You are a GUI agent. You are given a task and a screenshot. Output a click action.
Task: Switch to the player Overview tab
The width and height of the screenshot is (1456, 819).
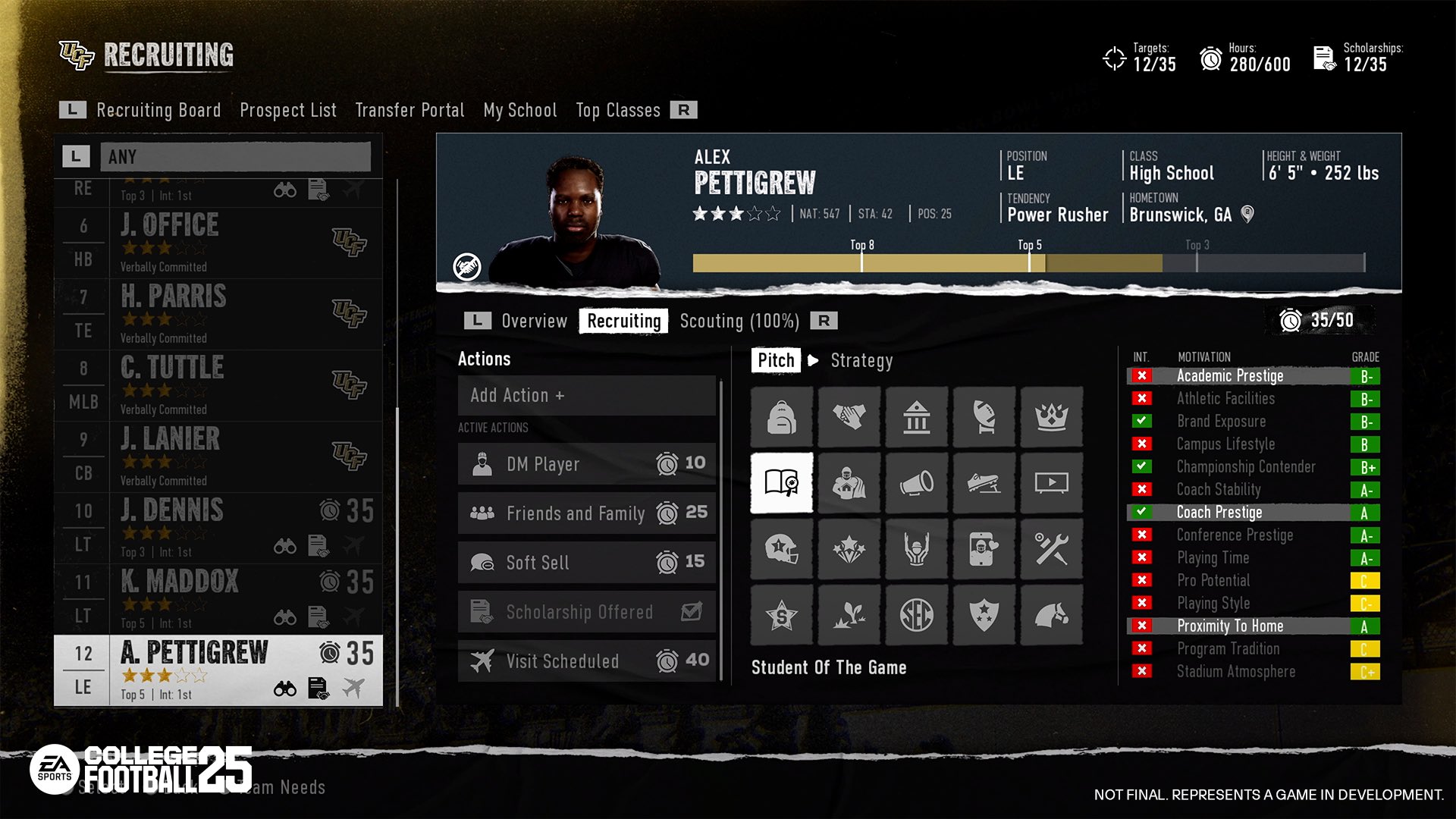click(534, 321)
